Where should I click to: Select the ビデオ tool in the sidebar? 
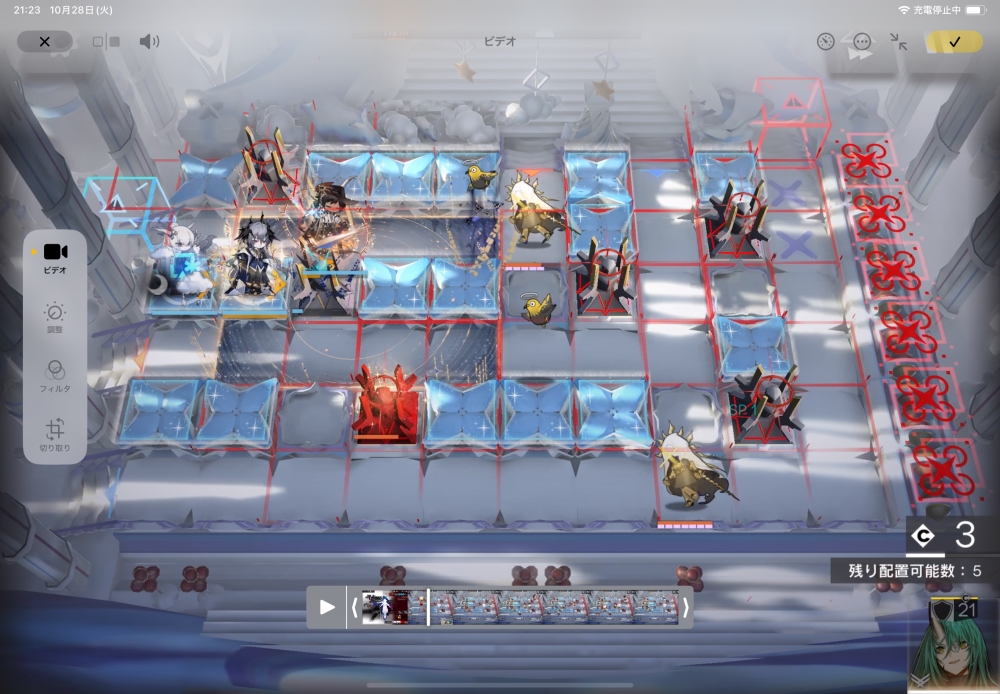tap(55, 258)
